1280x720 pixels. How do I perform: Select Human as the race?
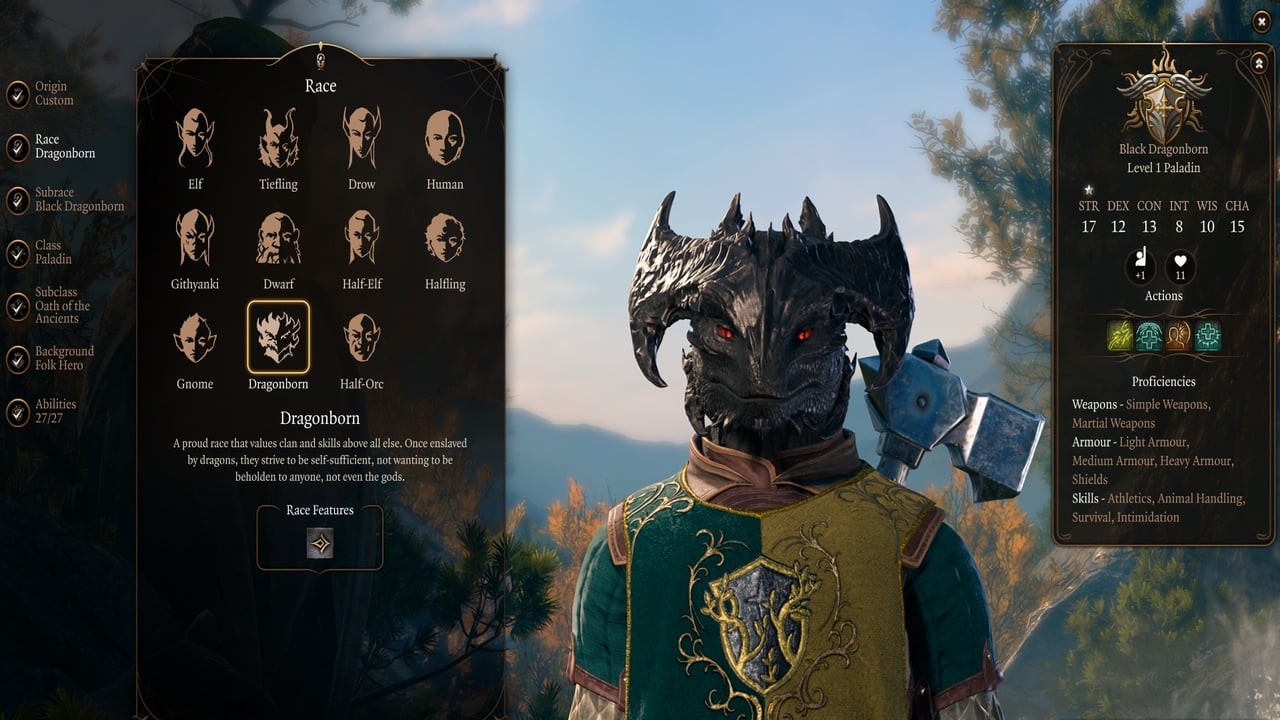(444, 139)
